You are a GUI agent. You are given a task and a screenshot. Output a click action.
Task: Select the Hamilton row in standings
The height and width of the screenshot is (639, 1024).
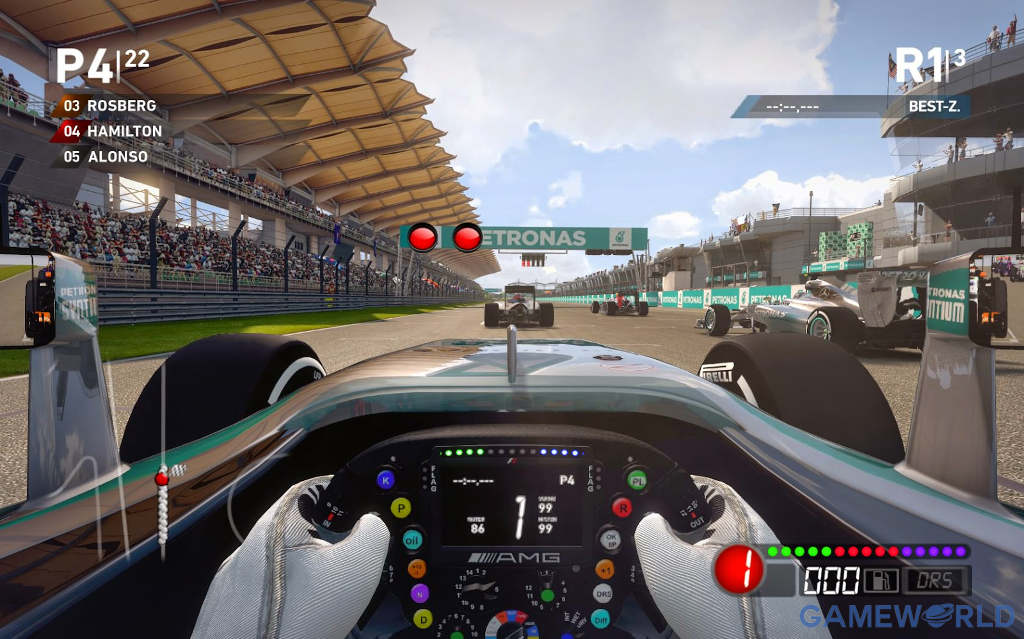tap(123, 131)
